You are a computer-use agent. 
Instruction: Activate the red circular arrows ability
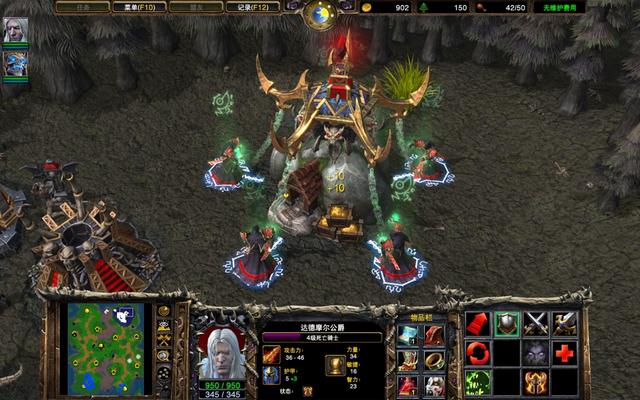[x=478, y=353]
